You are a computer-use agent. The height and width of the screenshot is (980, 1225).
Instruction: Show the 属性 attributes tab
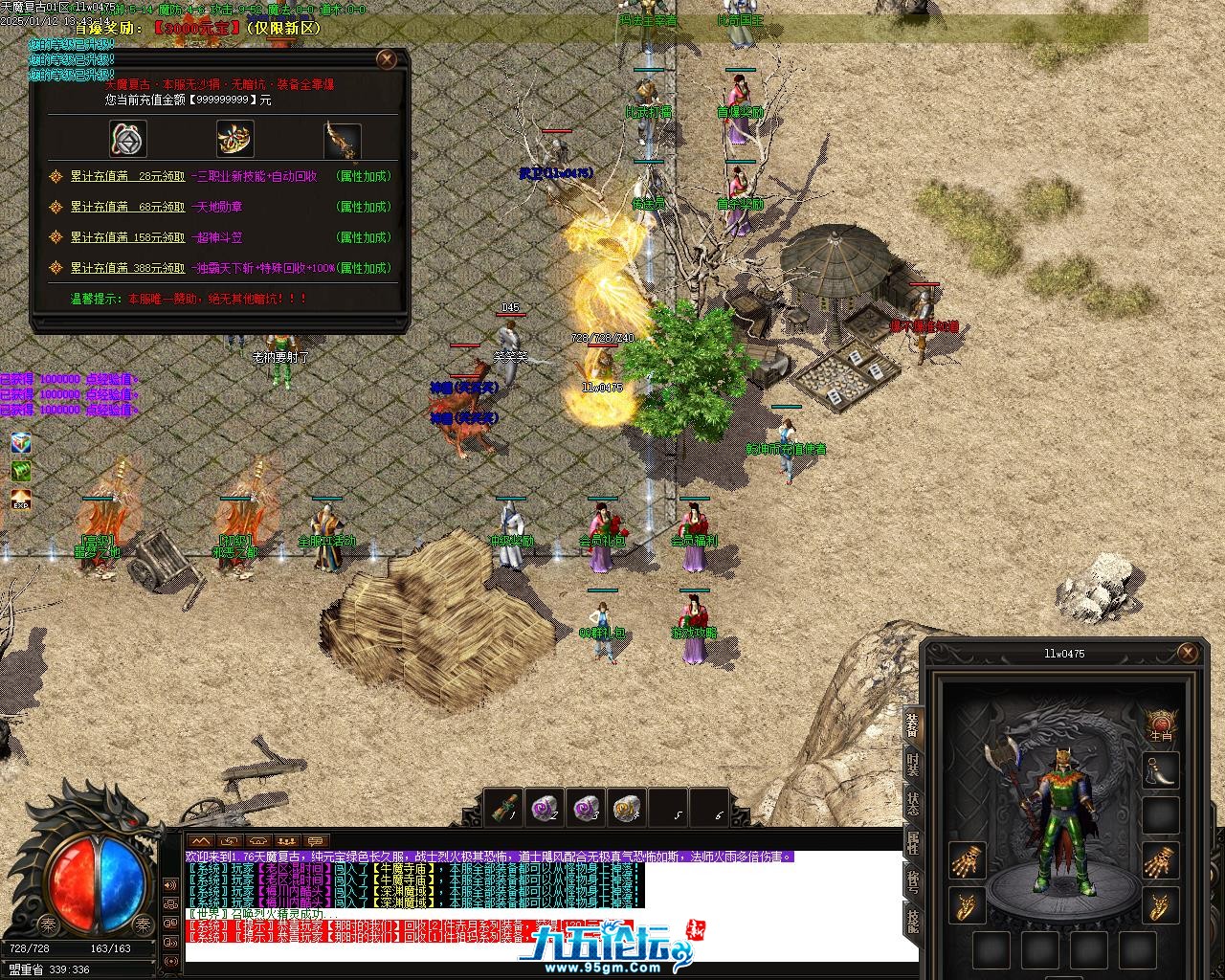click(912, 842)
